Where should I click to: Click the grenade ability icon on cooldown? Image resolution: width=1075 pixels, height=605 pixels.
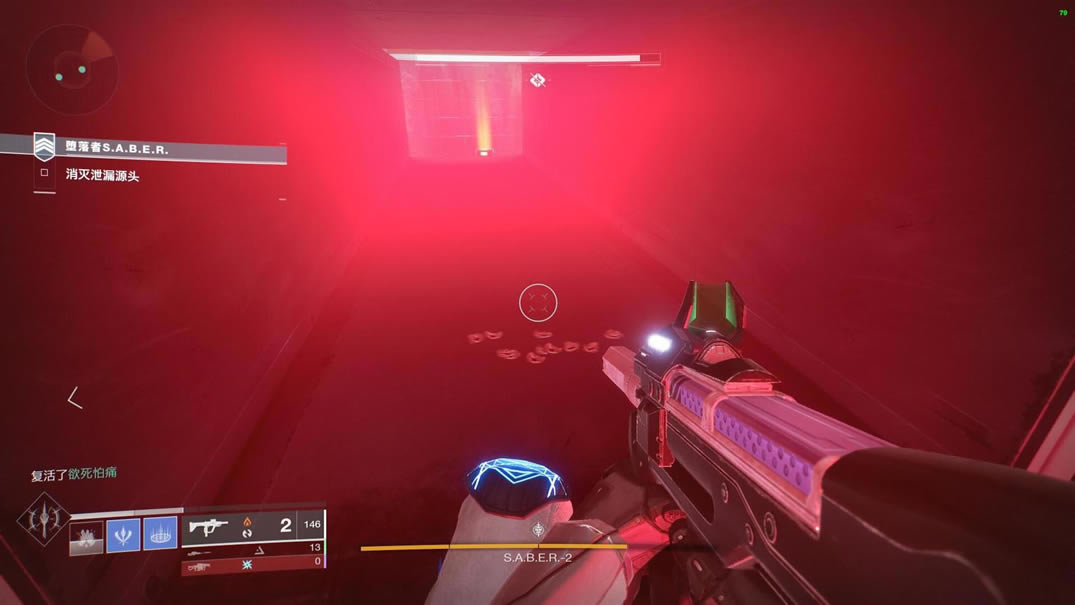pos(86,535)
